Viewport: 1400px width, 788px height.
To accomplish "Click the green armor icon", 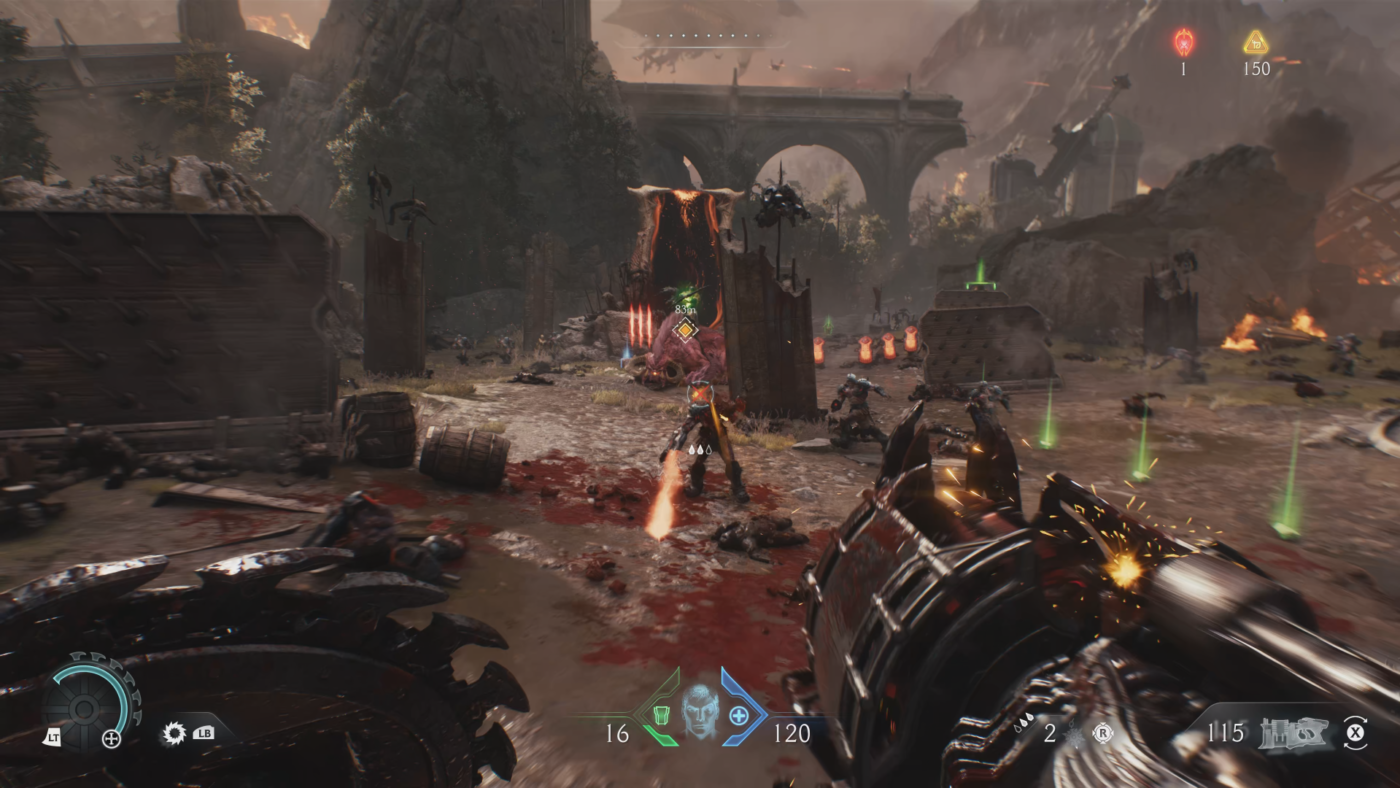I will pyautogui.click(x=661, y=715).
